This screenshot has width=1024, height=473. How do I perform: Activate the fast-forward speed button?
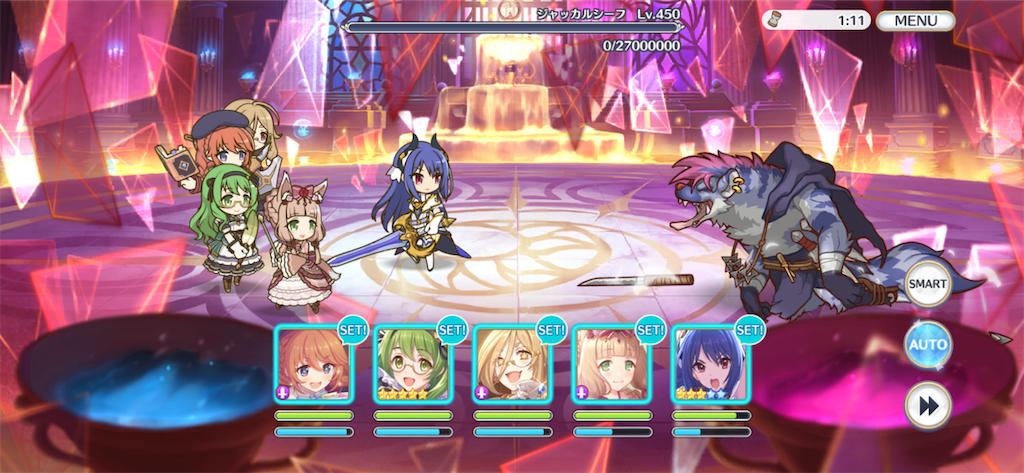pos(927,404)
